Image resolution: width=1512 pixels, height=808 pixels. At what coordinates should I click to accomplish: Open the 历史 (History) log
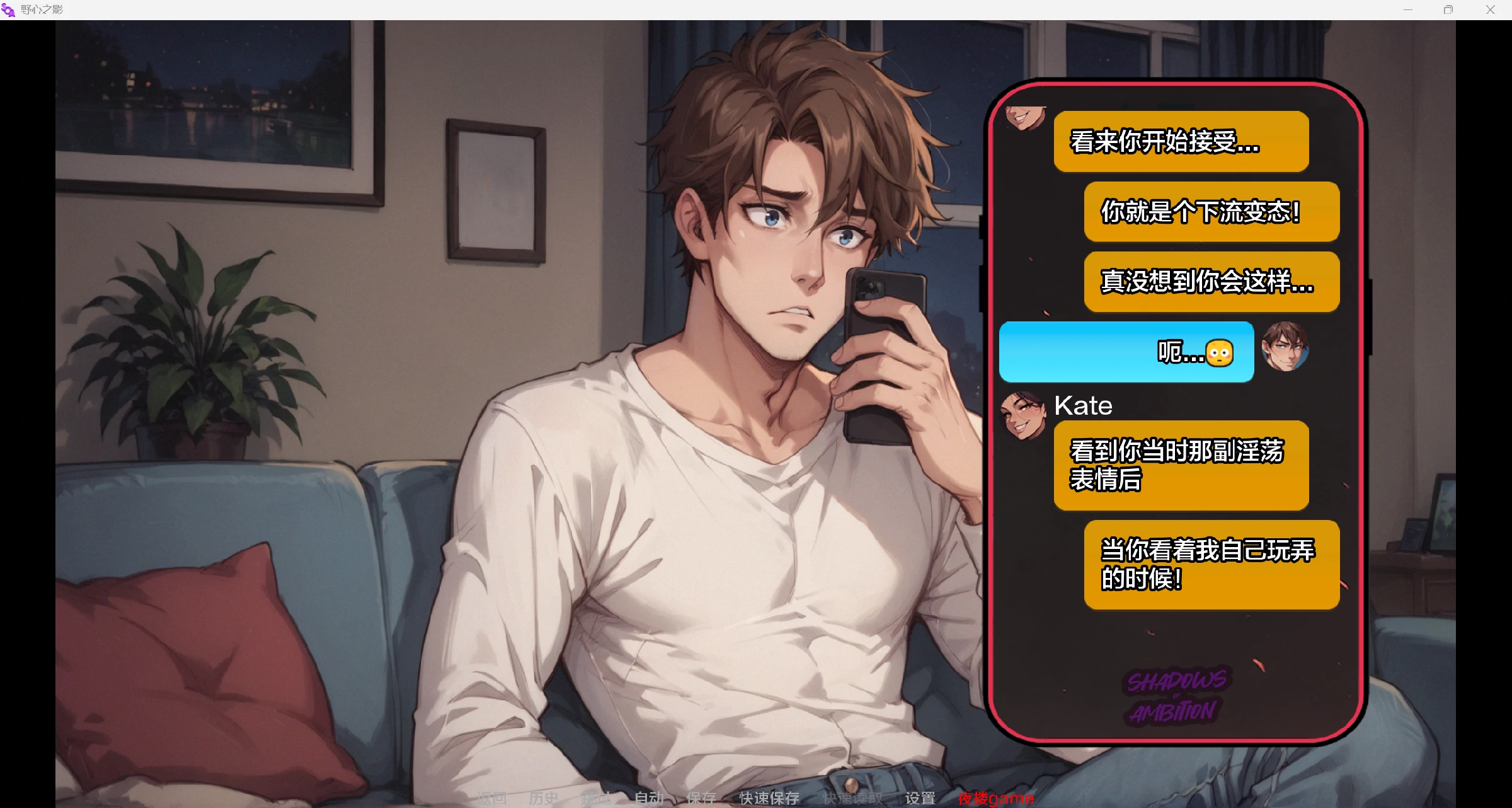(544, 798)
